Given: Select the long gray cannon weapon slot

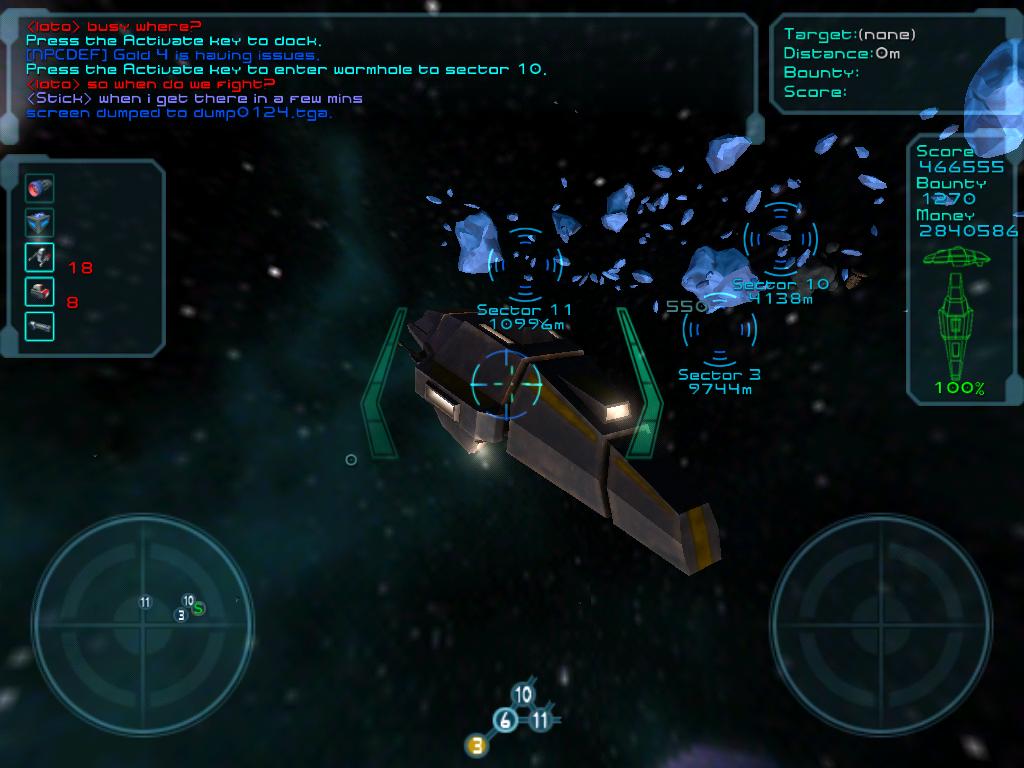Looking at the screenshot, I should point(40,326).
